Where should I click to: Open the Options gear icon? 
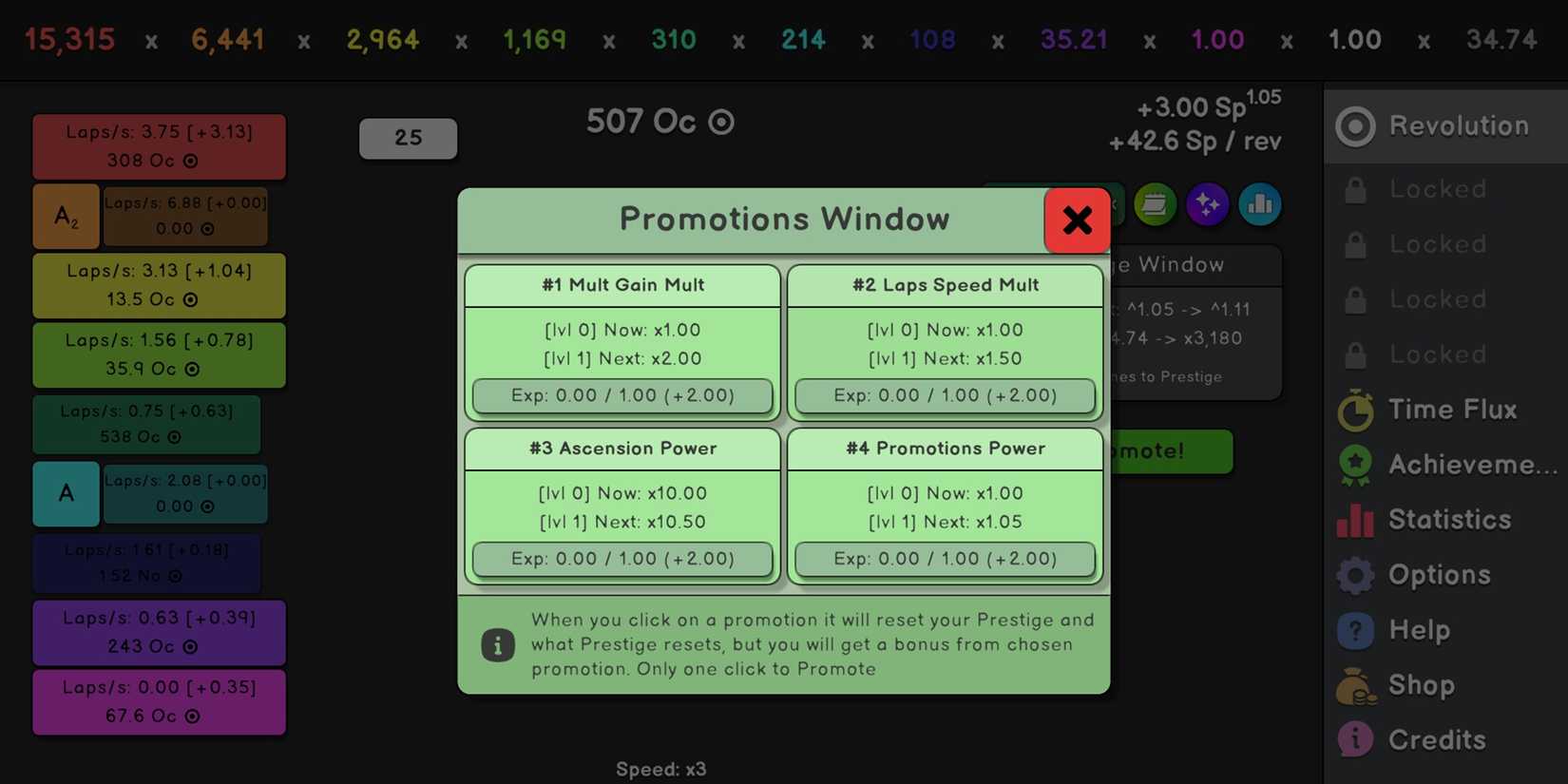(1354, 574)
